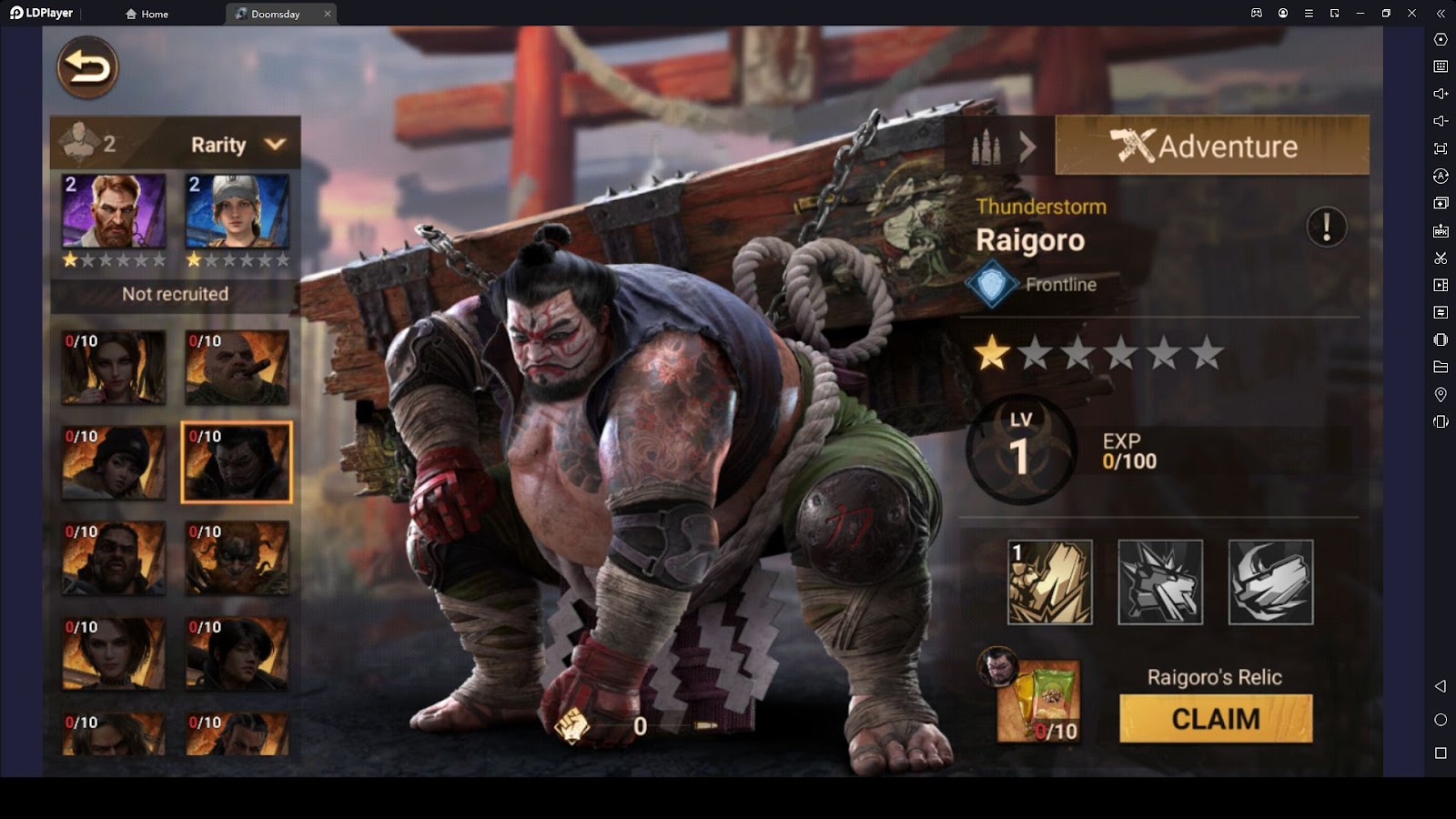
Task: Show hero info via exclamation icon
Action: 1326,227
